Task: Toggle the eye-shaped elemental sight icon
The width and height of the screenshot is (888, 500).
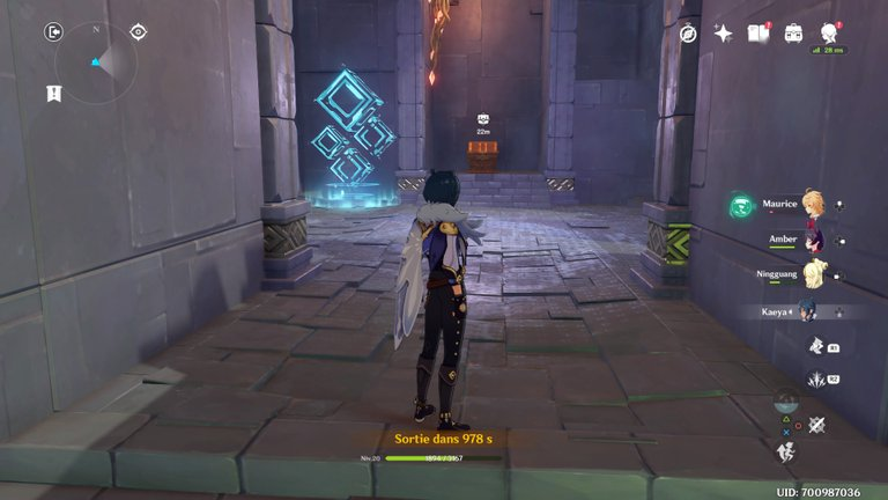Action: coord(138,32)
